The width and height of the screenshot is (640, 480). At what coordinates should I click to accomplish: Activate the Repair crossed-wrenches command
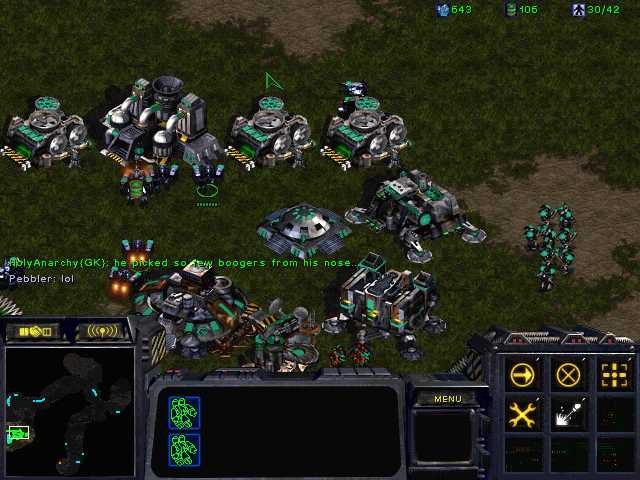point(522,413)
